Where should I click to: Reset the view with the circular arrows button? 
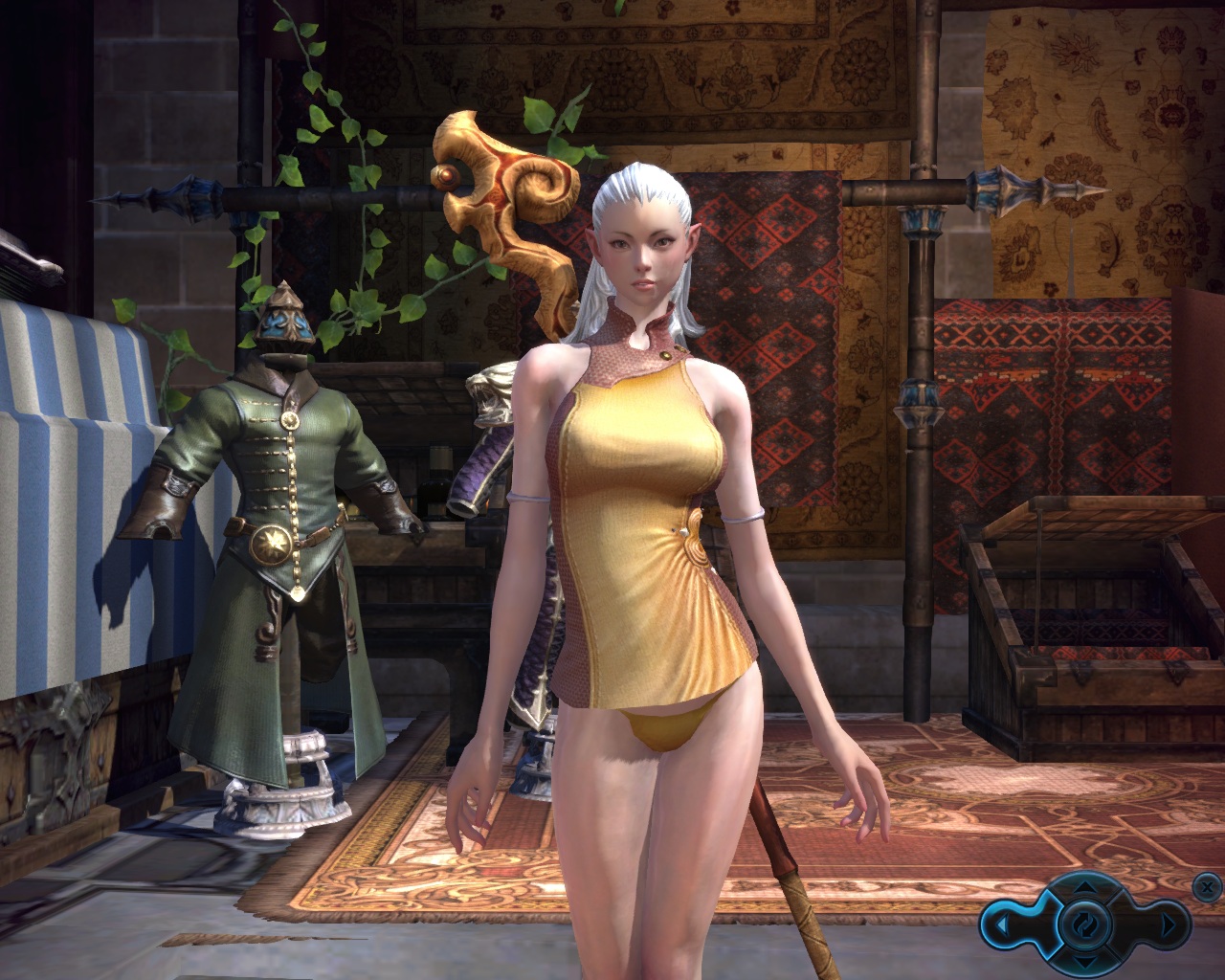tap(1084, 924)
